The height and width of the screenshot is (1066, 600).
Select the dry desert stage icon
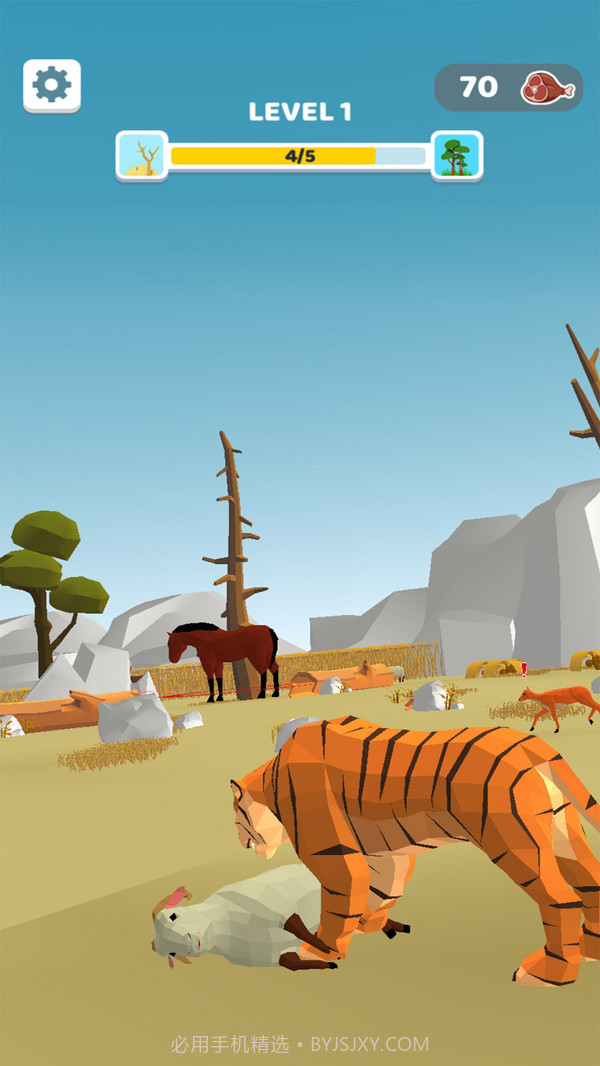coord(142,156)
